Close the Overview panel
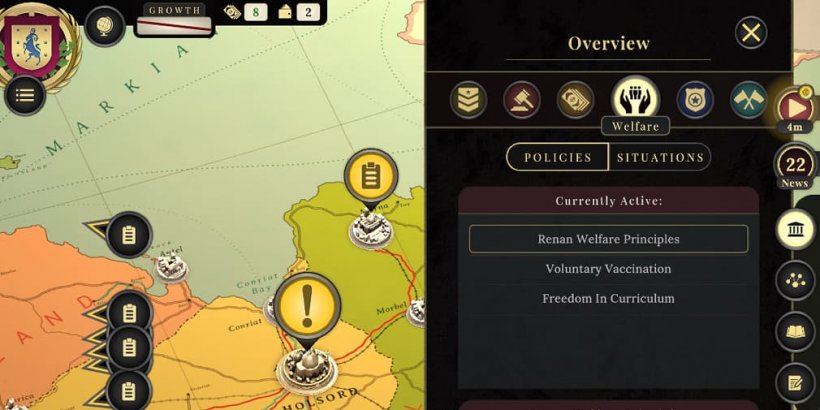820x410 pixels. (x=750, y=33)
